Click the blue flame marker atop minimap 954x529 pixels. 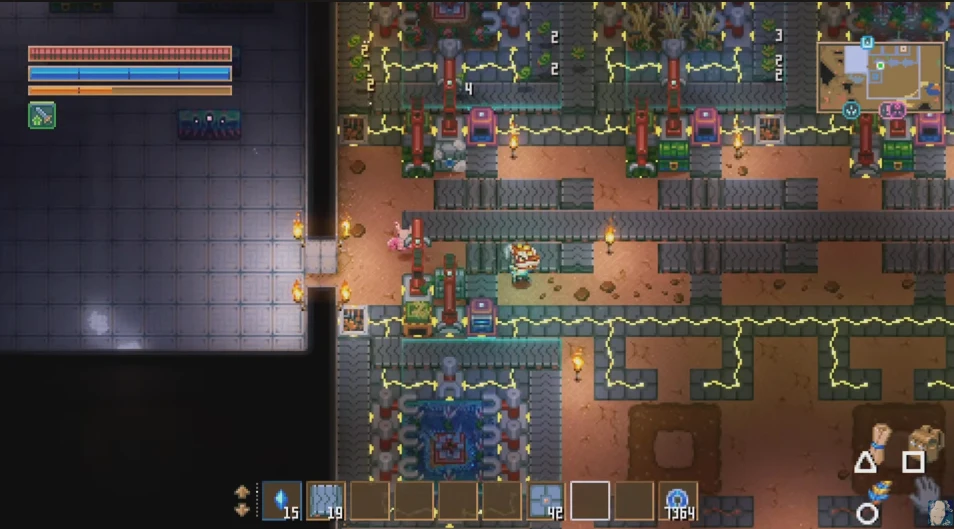867,41
